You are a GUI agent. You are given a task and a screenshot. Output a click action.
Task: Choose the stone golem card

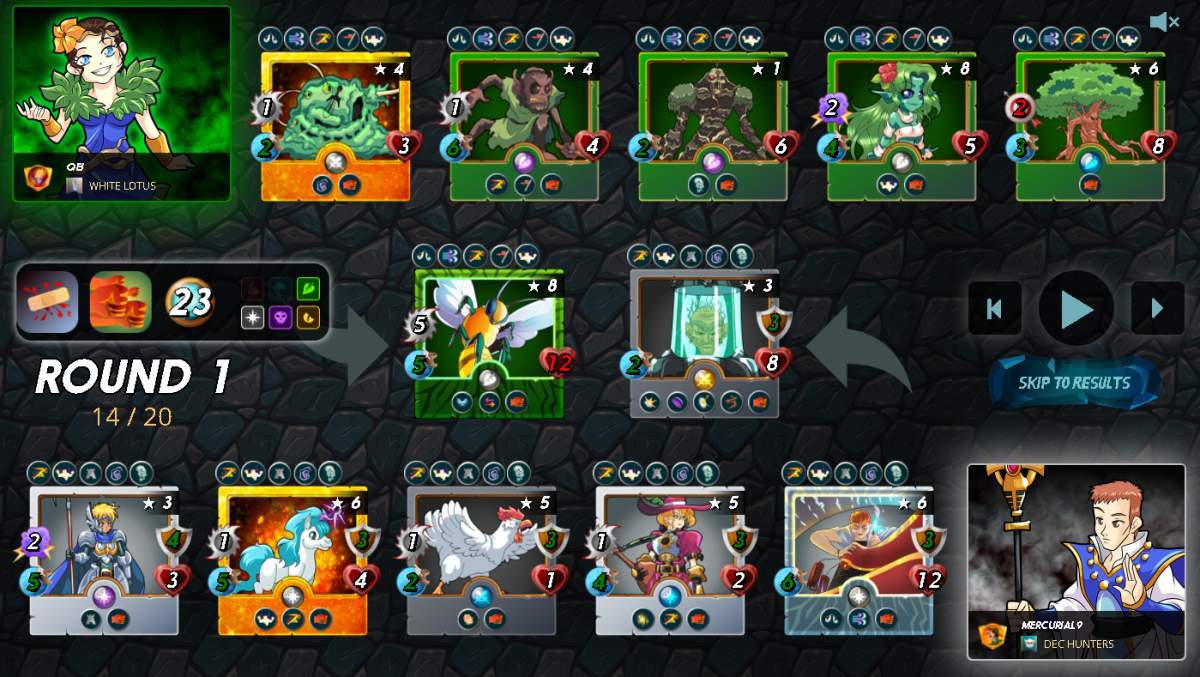coord(712,127)
